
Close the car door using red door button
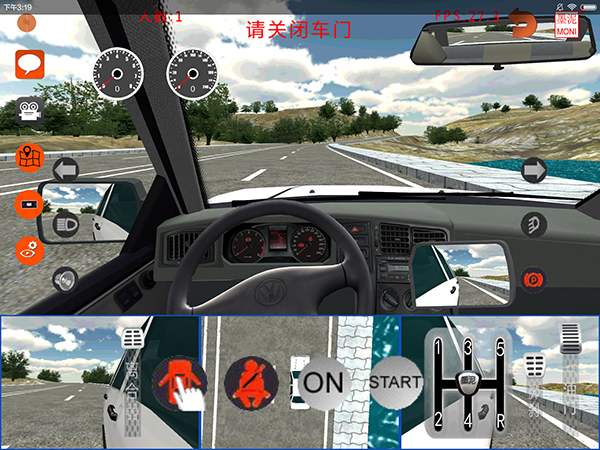pyautogui.click(x=180, y=381)
